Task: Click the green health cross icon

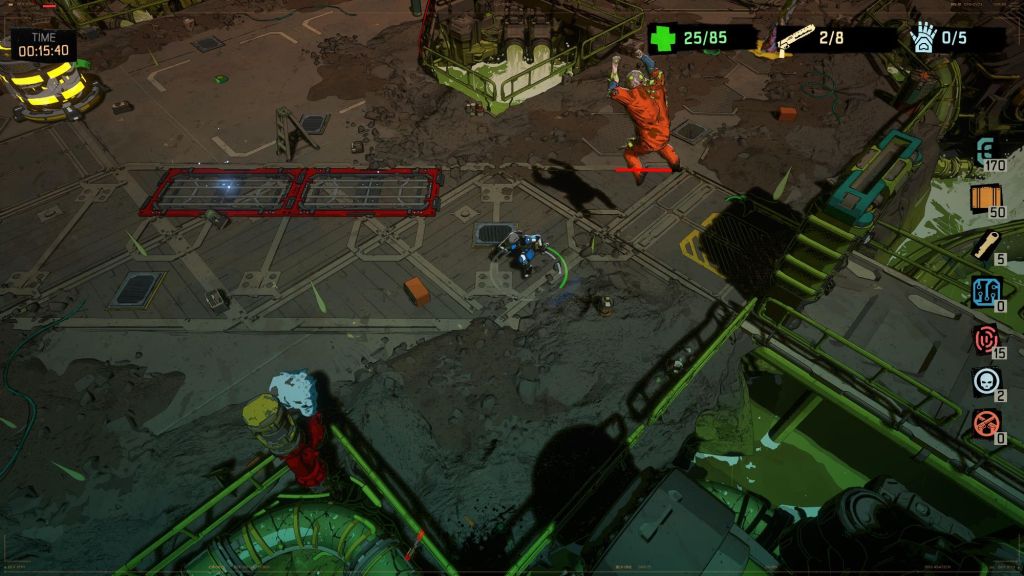Action: click(x=662, y=39)
